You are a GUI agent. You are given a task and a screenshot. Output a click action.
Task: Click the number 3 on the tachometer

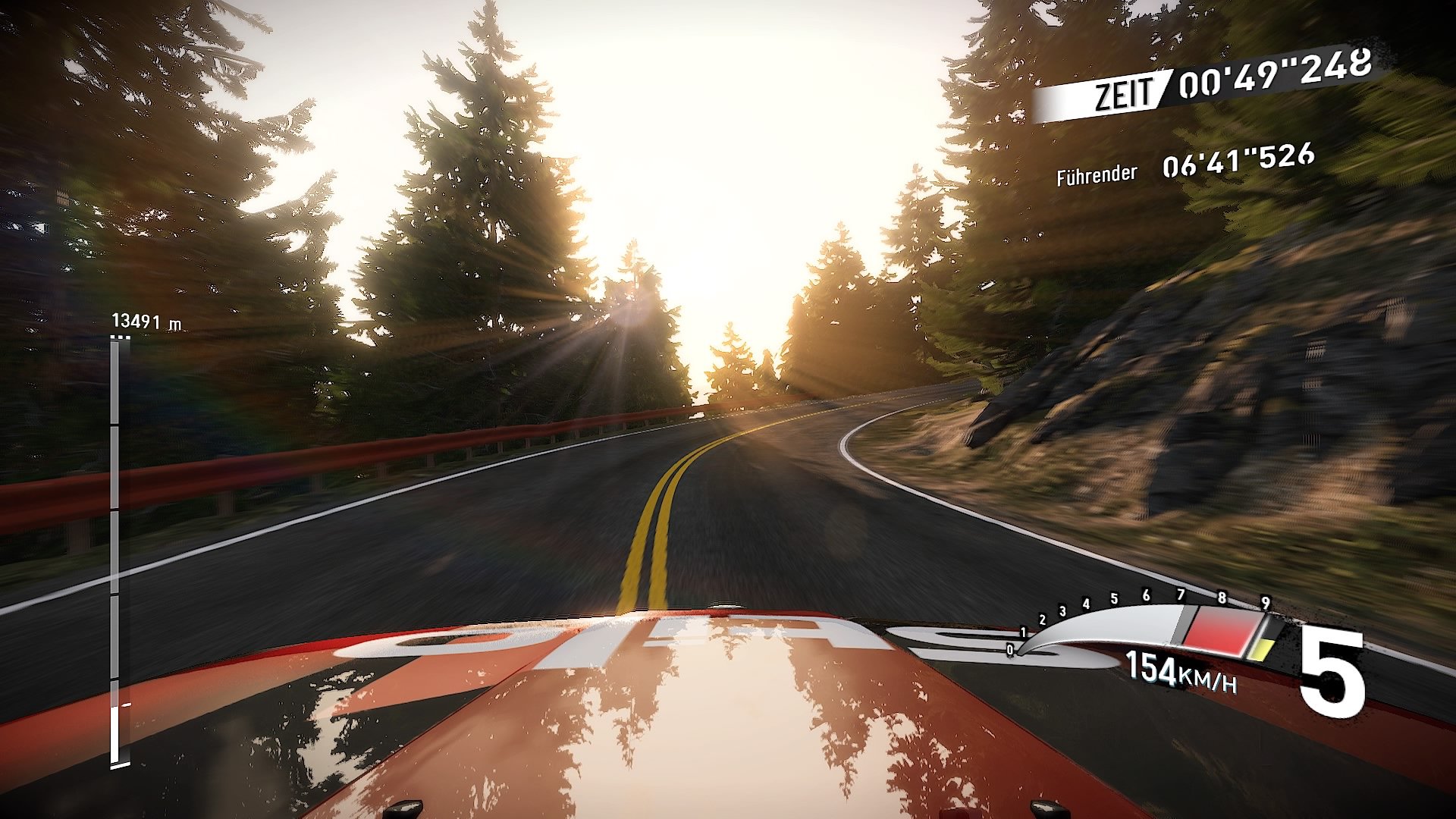pos(1063,610)
